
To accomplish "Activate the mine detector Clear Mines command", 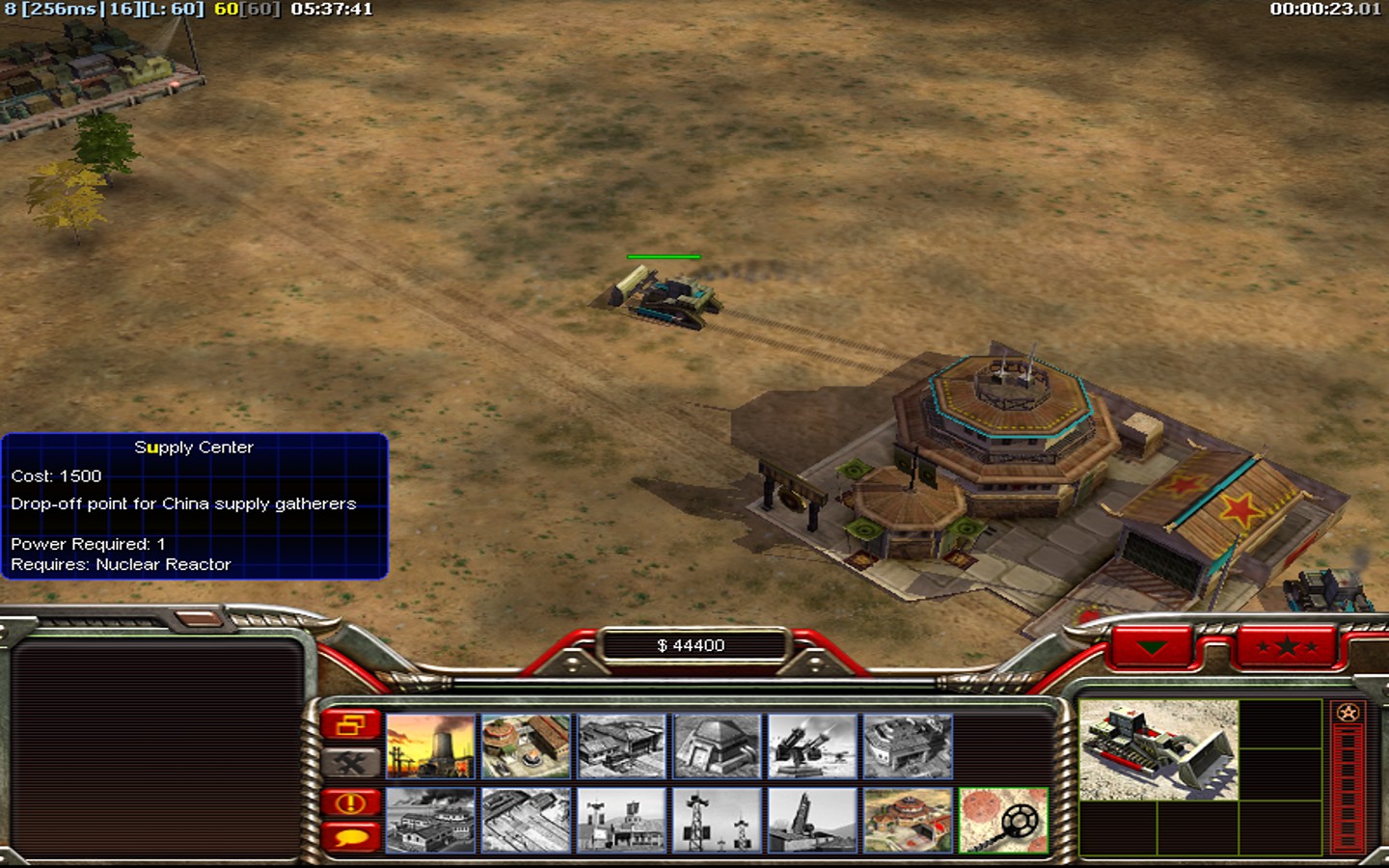I will [x=1003, y=821].
